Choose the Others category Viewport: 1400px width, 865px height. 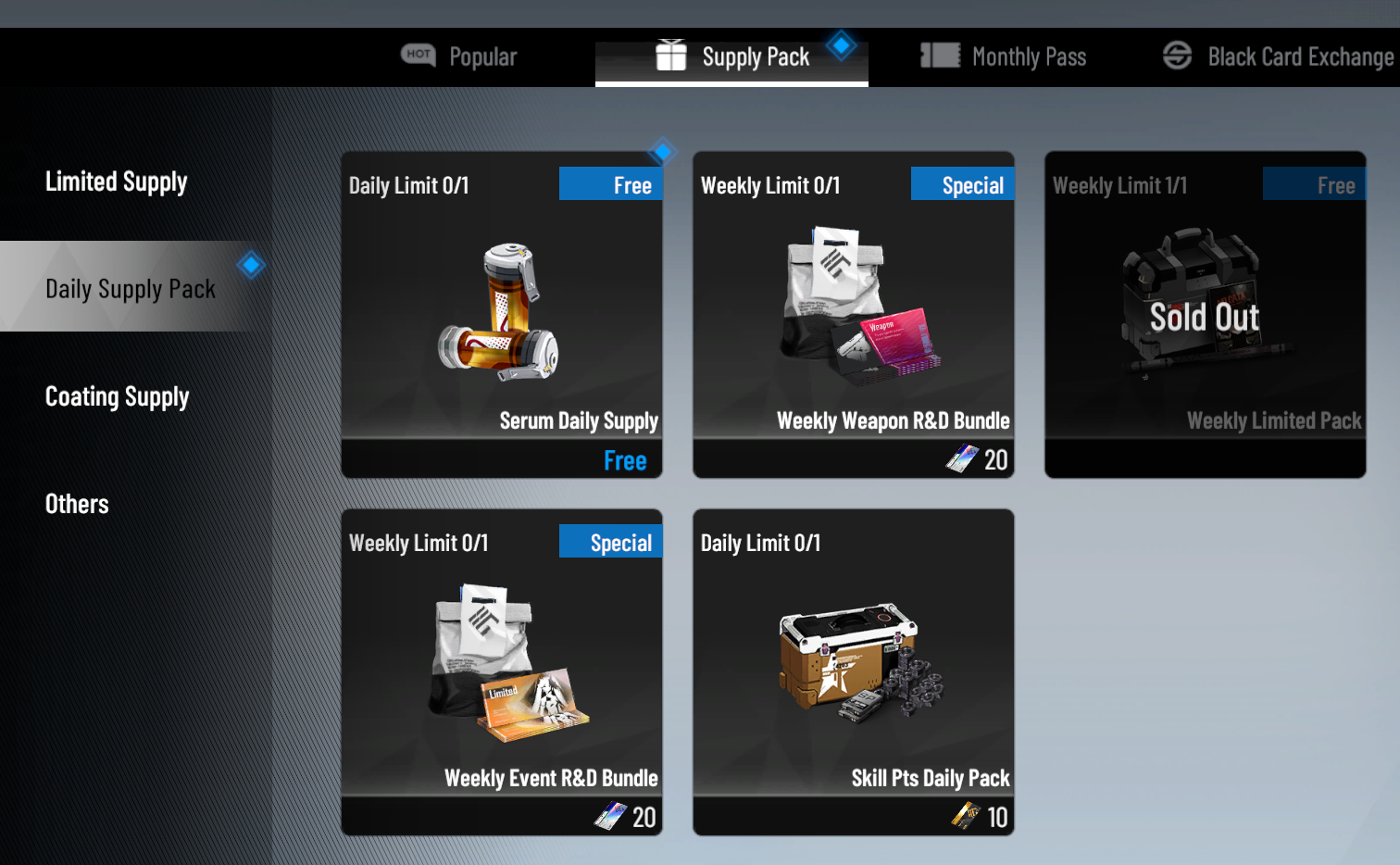[x=77, y=504]
